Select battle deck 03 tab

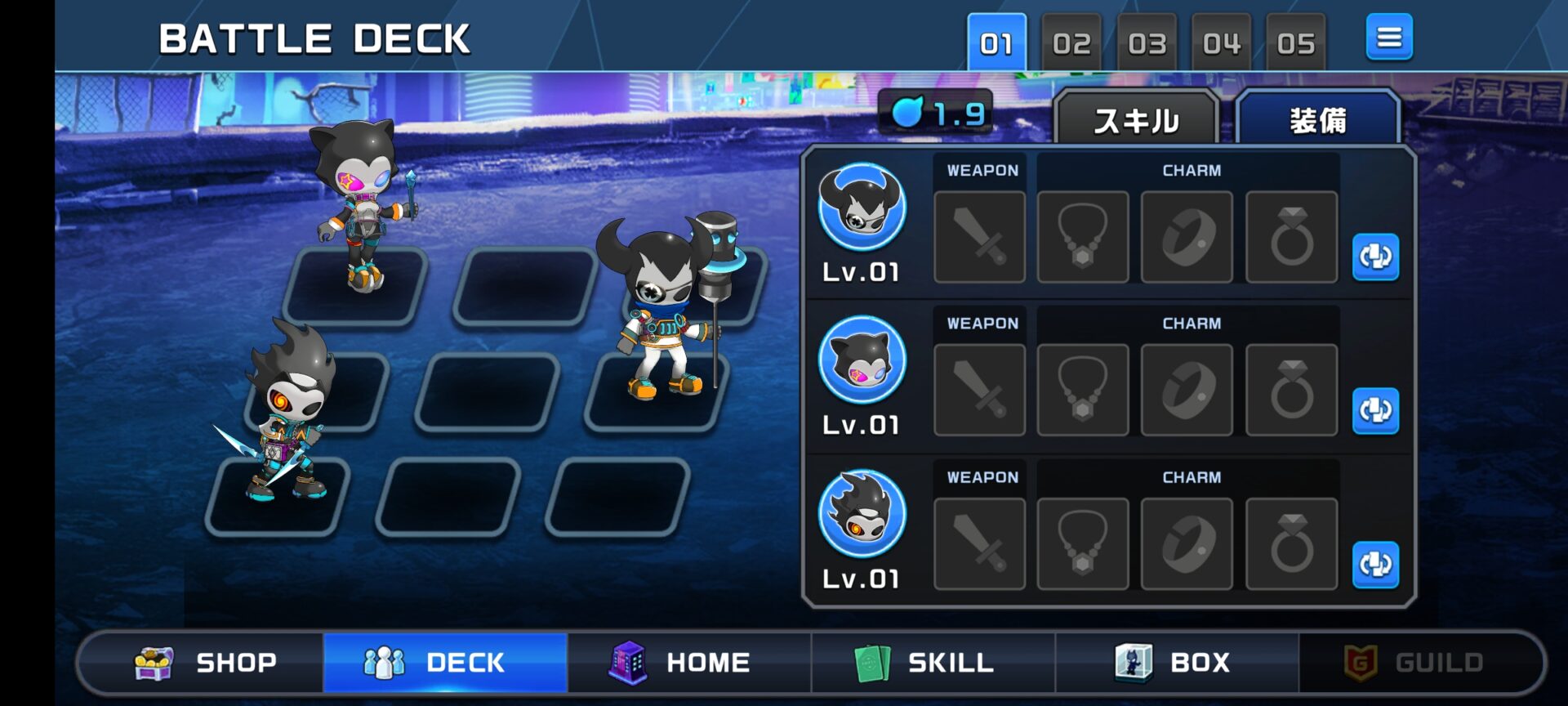coord(1147,42)
